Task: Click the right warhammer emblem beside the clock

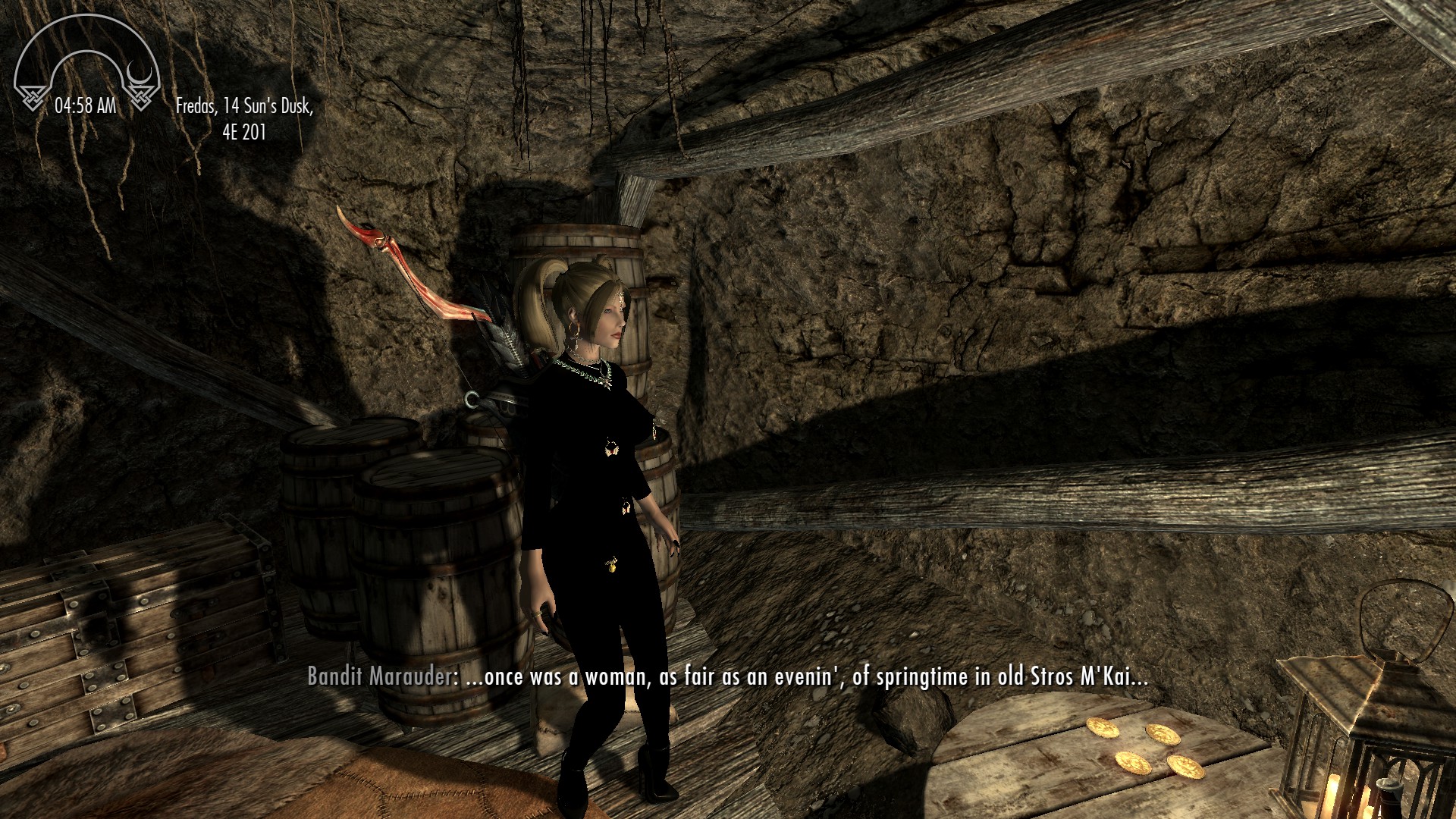Action: coord(140,97)
